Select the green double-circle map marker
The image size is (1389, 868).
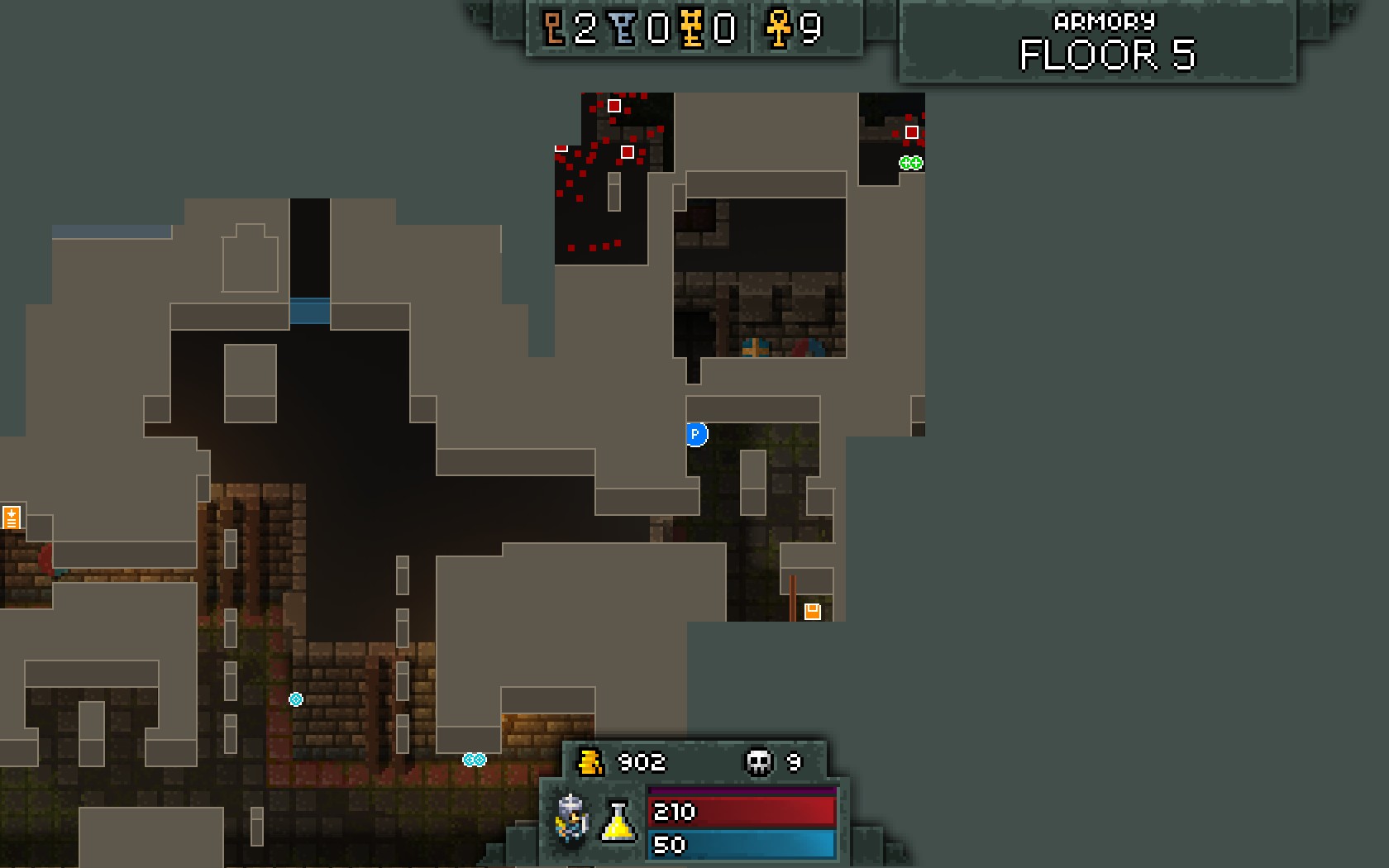point(911,163)
